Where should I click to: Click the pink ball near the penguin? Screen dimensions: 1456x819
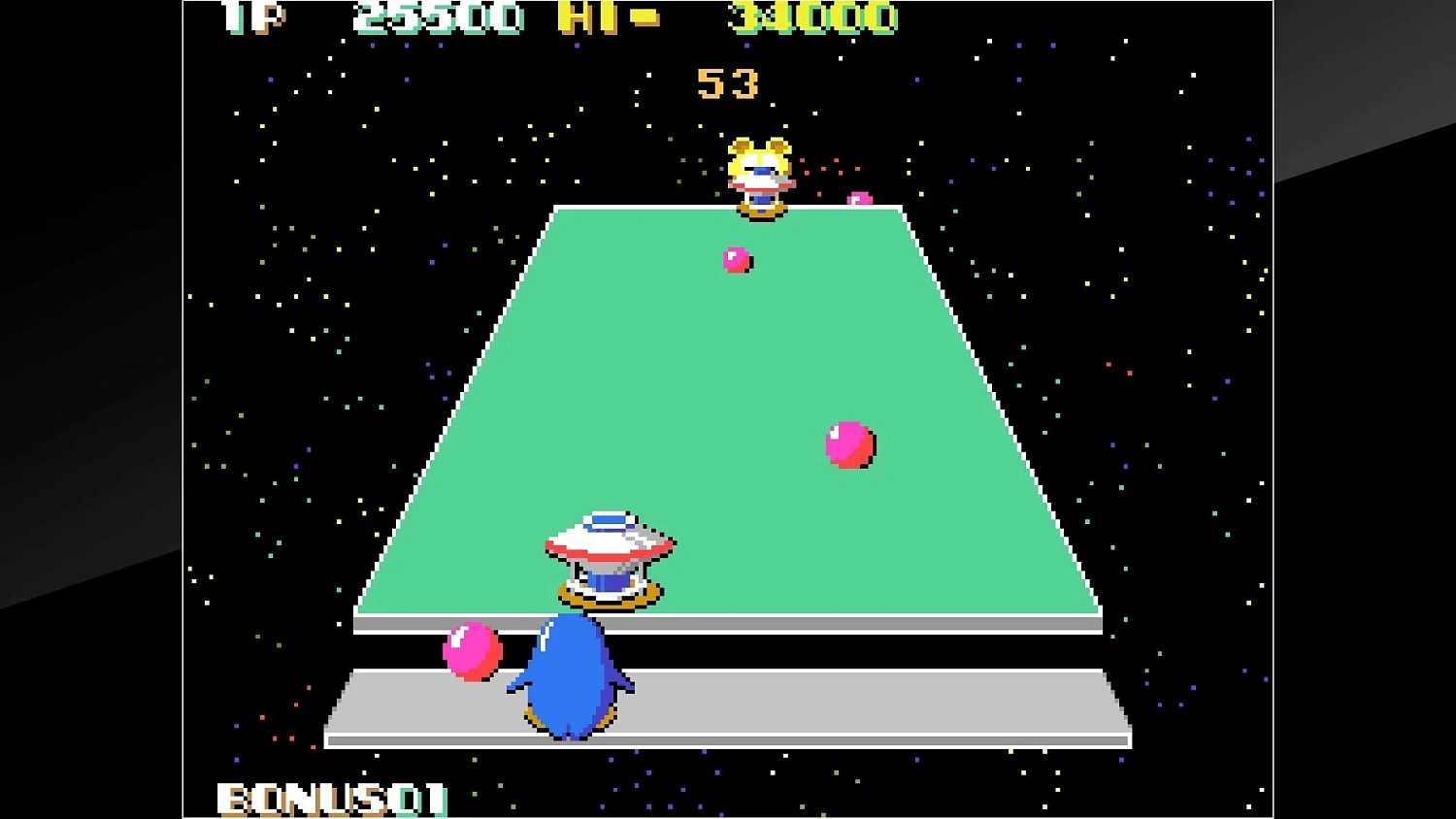click(x=470, y=653)
